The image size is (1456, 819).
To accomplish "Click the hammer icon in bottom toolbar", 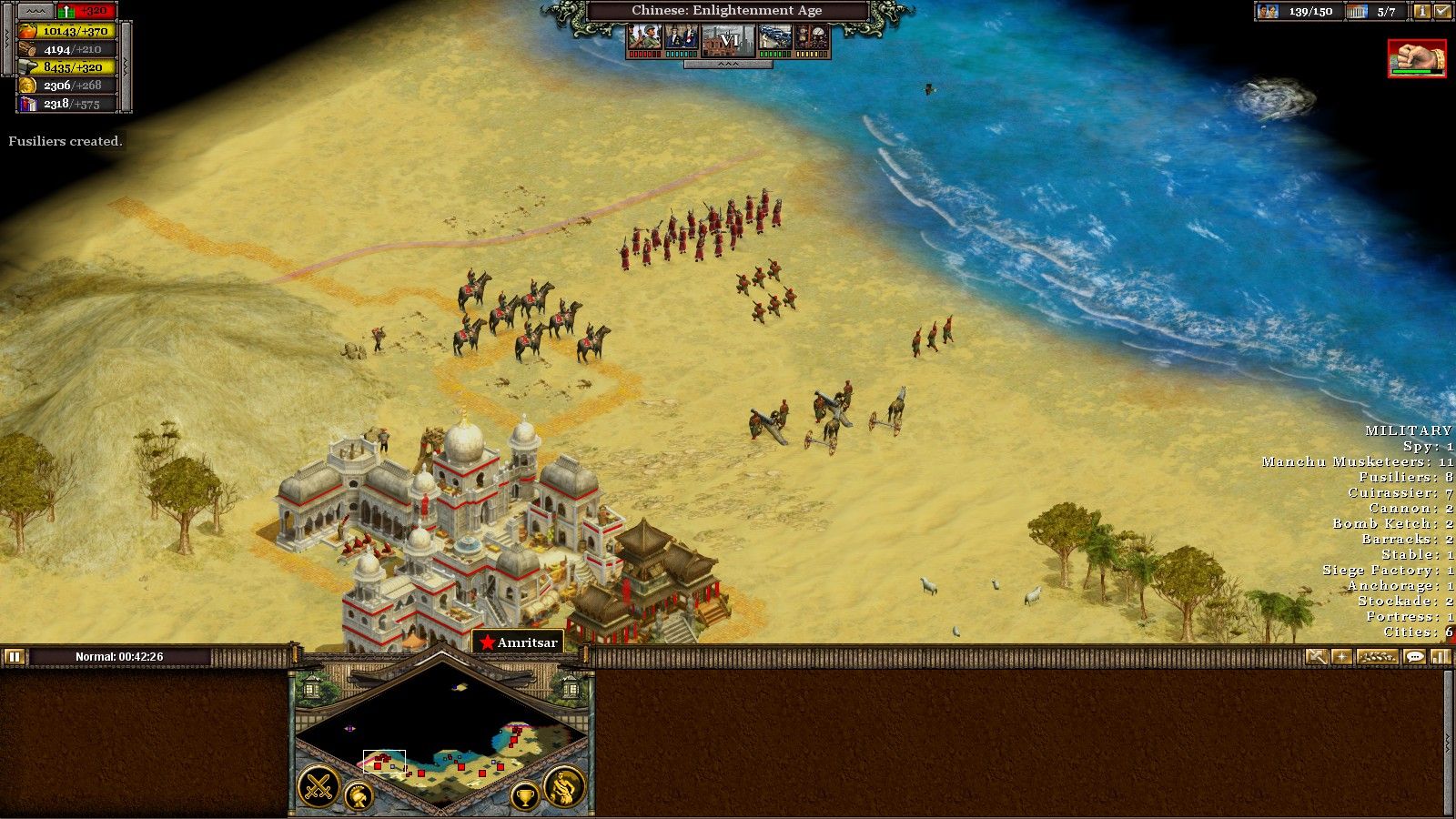I will pyautogui.click(x=1316, y=656).
